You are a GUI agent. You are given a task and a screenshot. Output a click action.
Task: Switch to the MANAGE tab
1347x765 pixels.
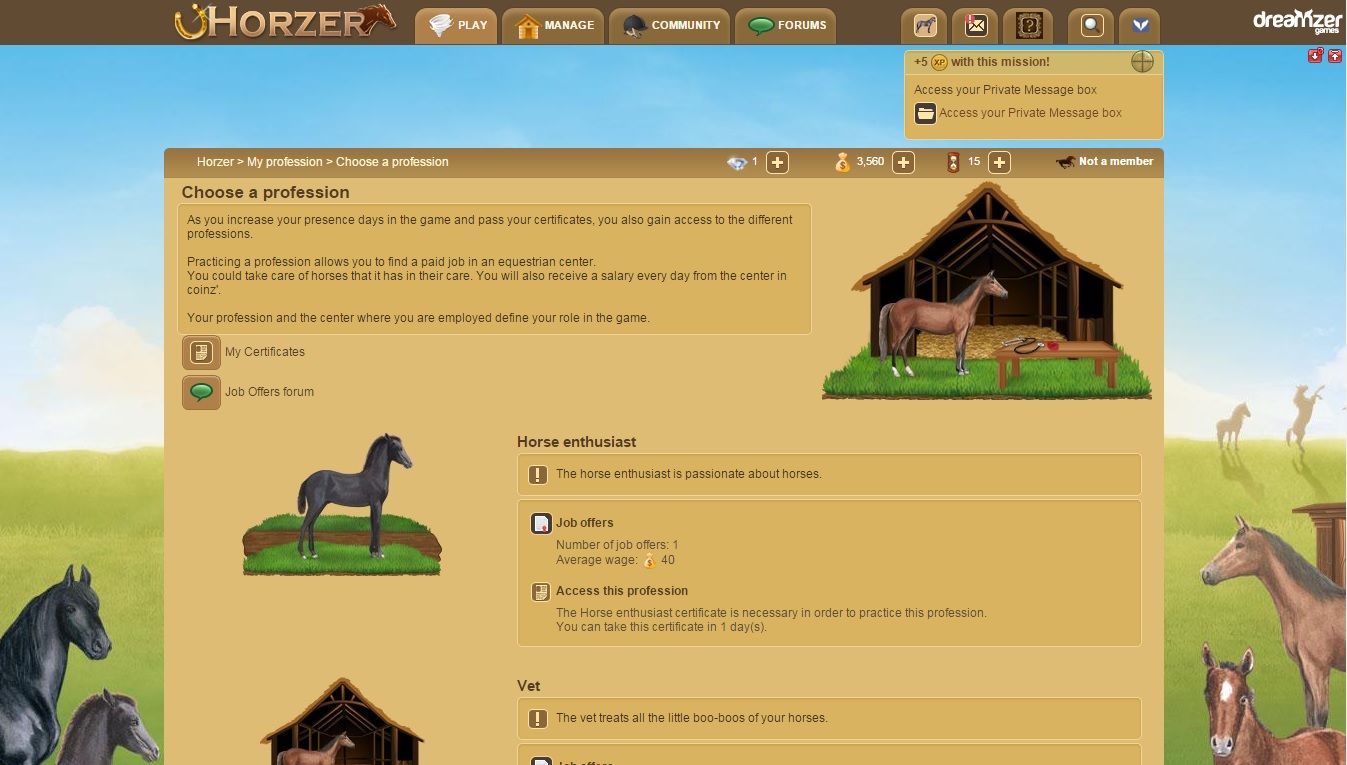(553, 26)
